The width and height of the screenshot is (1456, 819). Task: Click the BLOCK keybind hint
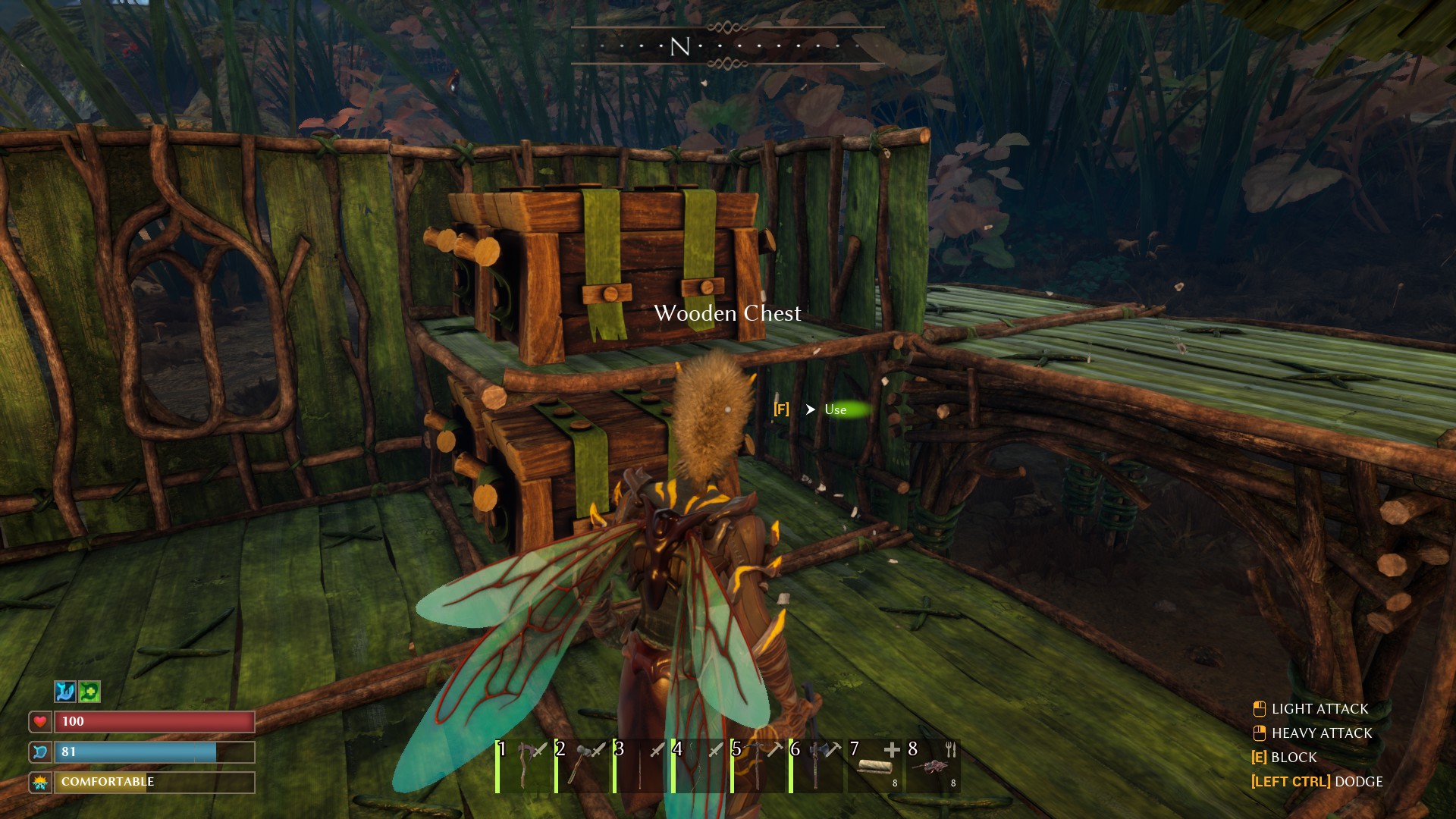pyautogui.click(x=1292, y=758)
